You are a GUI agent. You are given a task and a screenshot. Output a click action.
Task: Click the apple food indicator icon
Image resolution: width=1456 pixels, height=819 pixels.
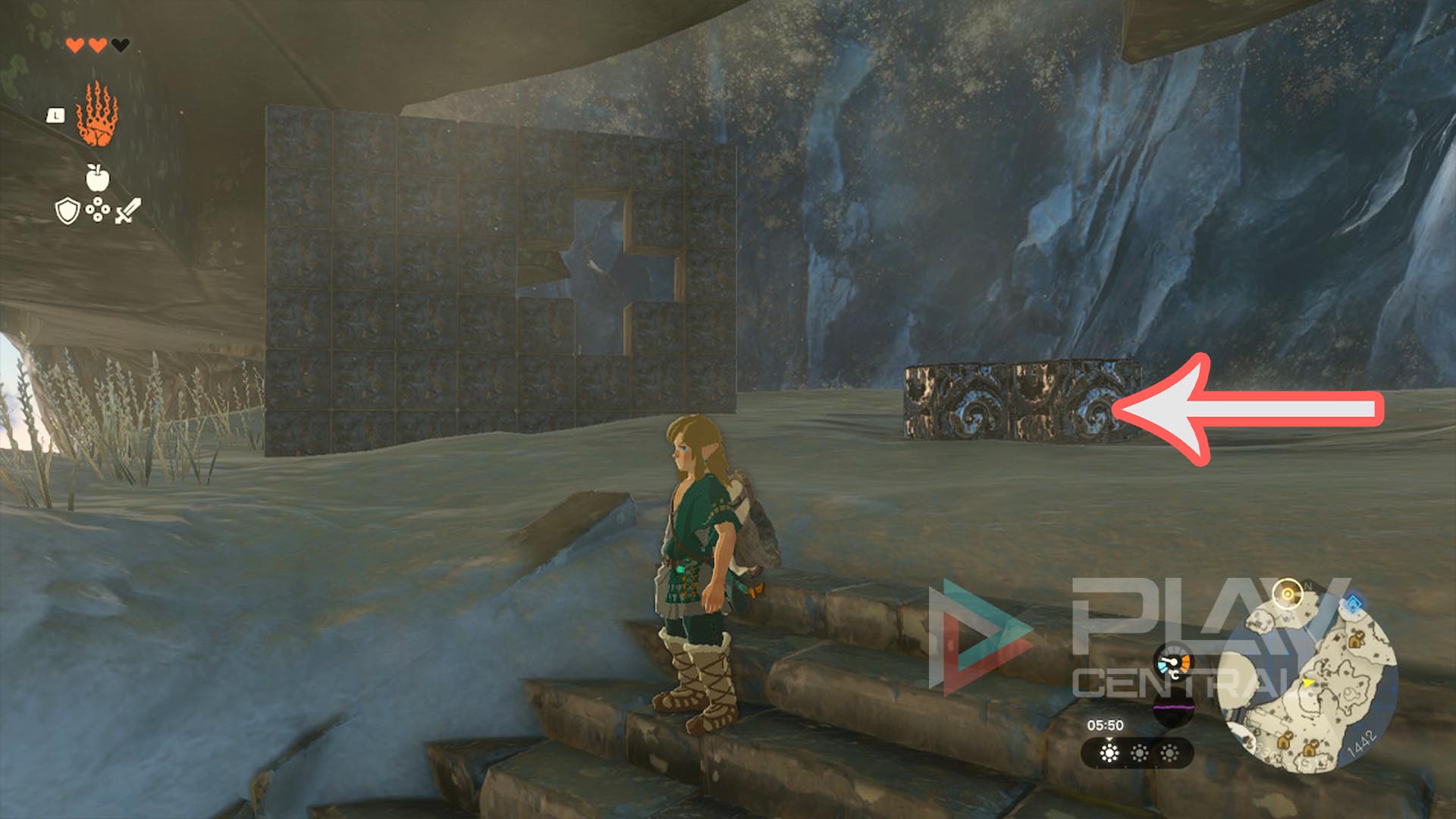point(96,177)
